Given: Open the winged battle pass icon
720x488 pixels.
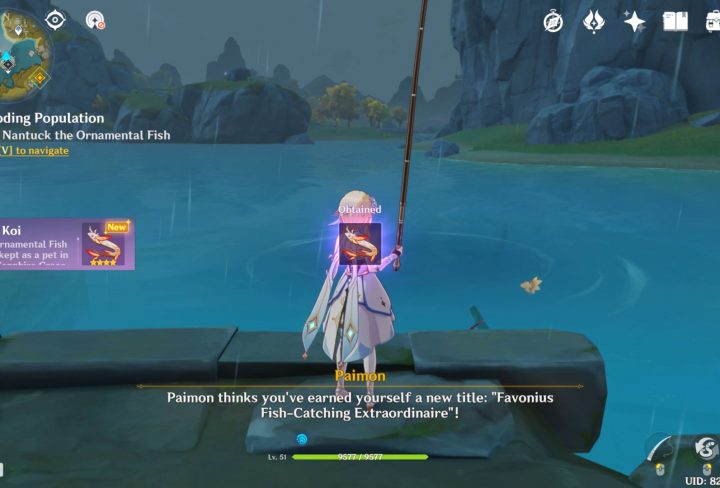Looking at the screenshot, I should 594,21.
